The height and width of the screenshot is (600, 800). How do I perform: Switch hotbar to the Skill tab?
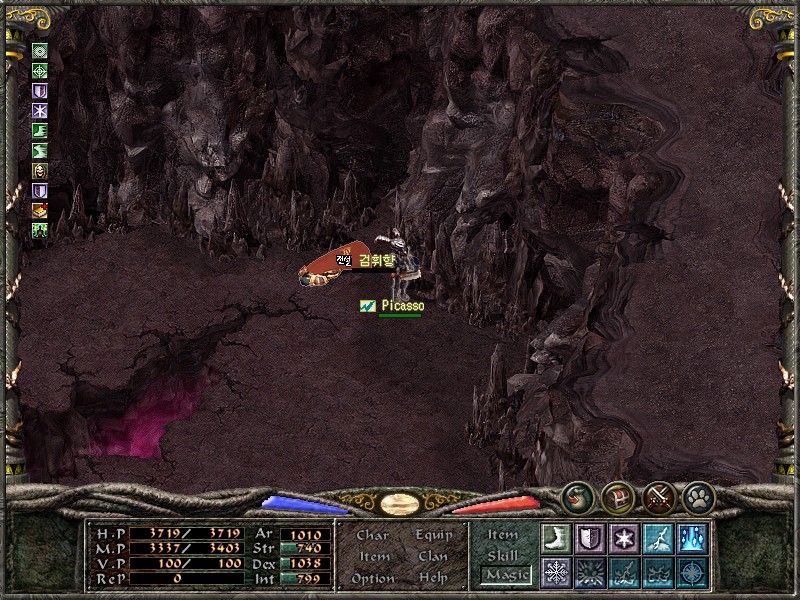pos(503,556)
